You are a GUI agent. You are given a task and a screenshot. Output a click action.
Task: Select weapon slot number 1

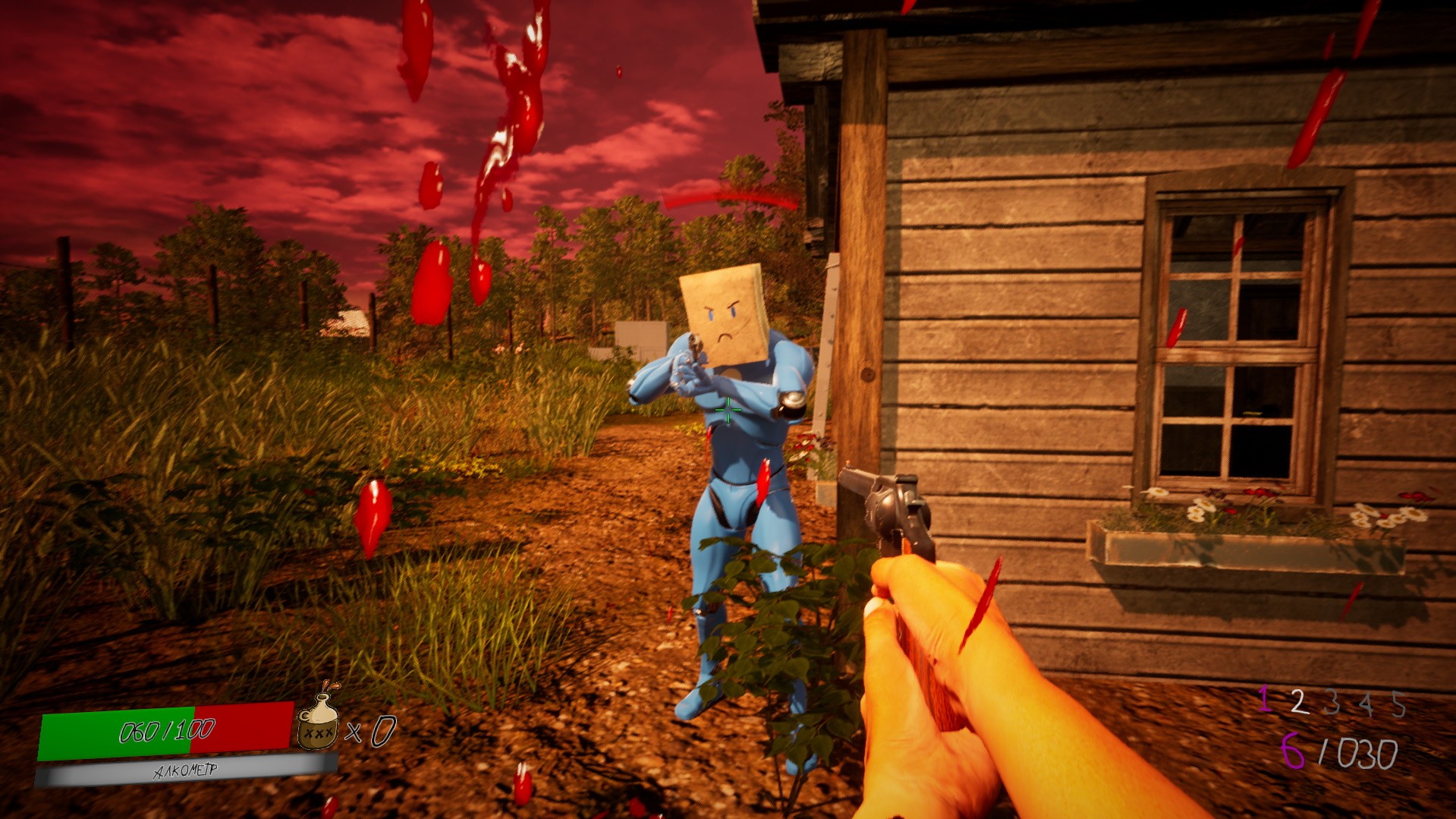[1264, 699]
